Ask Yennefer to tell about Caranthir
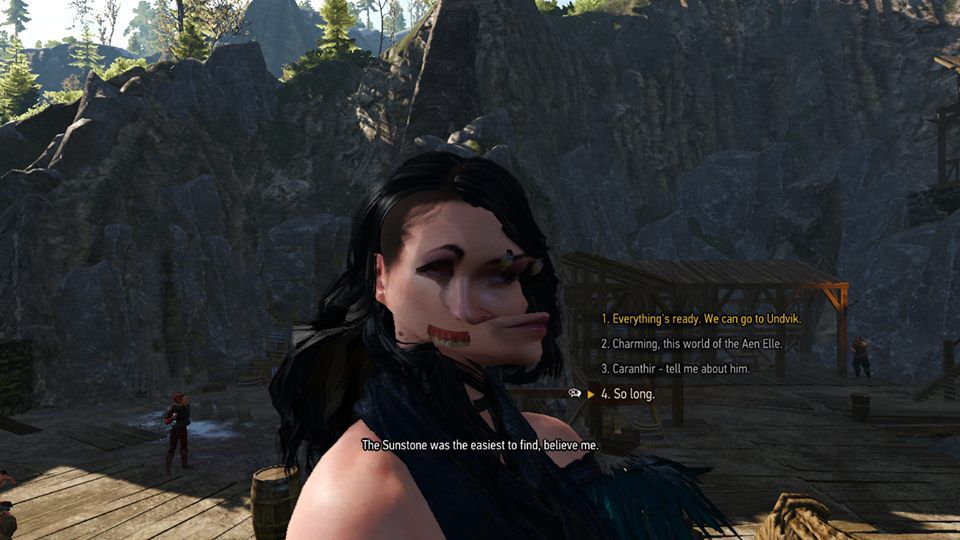 click(675, 368)
